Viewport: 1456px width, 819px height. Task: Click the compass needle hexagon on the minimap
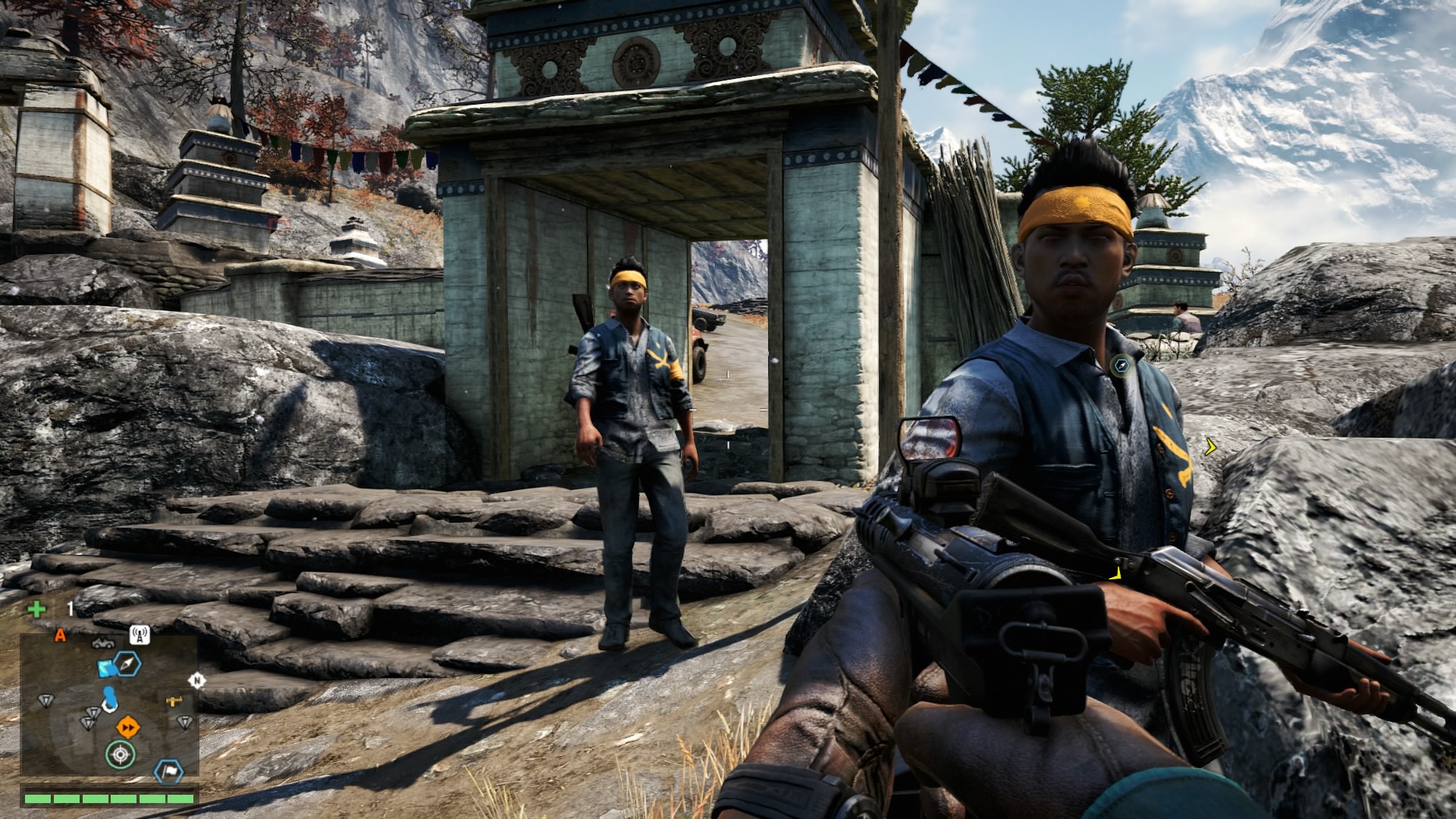tap(128, 665)
